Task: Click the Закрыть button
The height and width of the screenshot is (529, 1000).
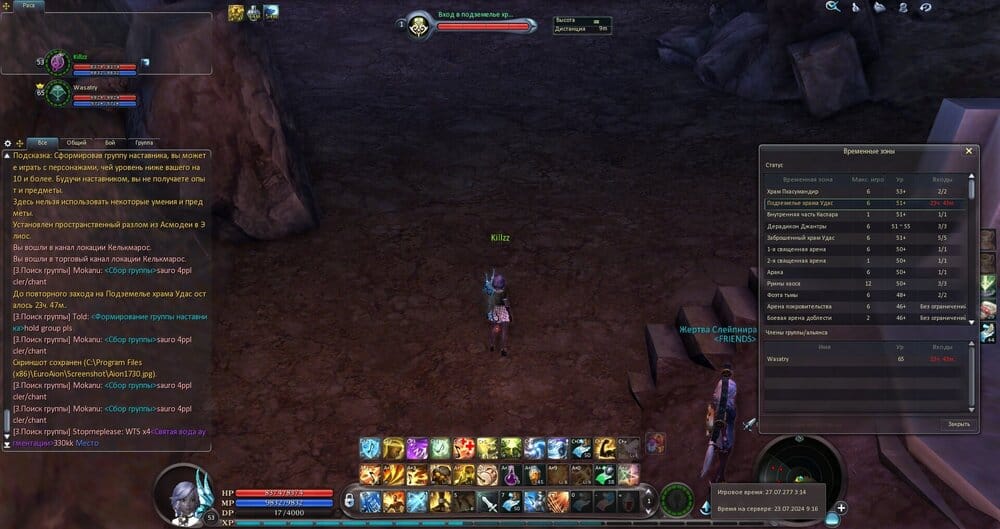Action: (x=958, y=424)
